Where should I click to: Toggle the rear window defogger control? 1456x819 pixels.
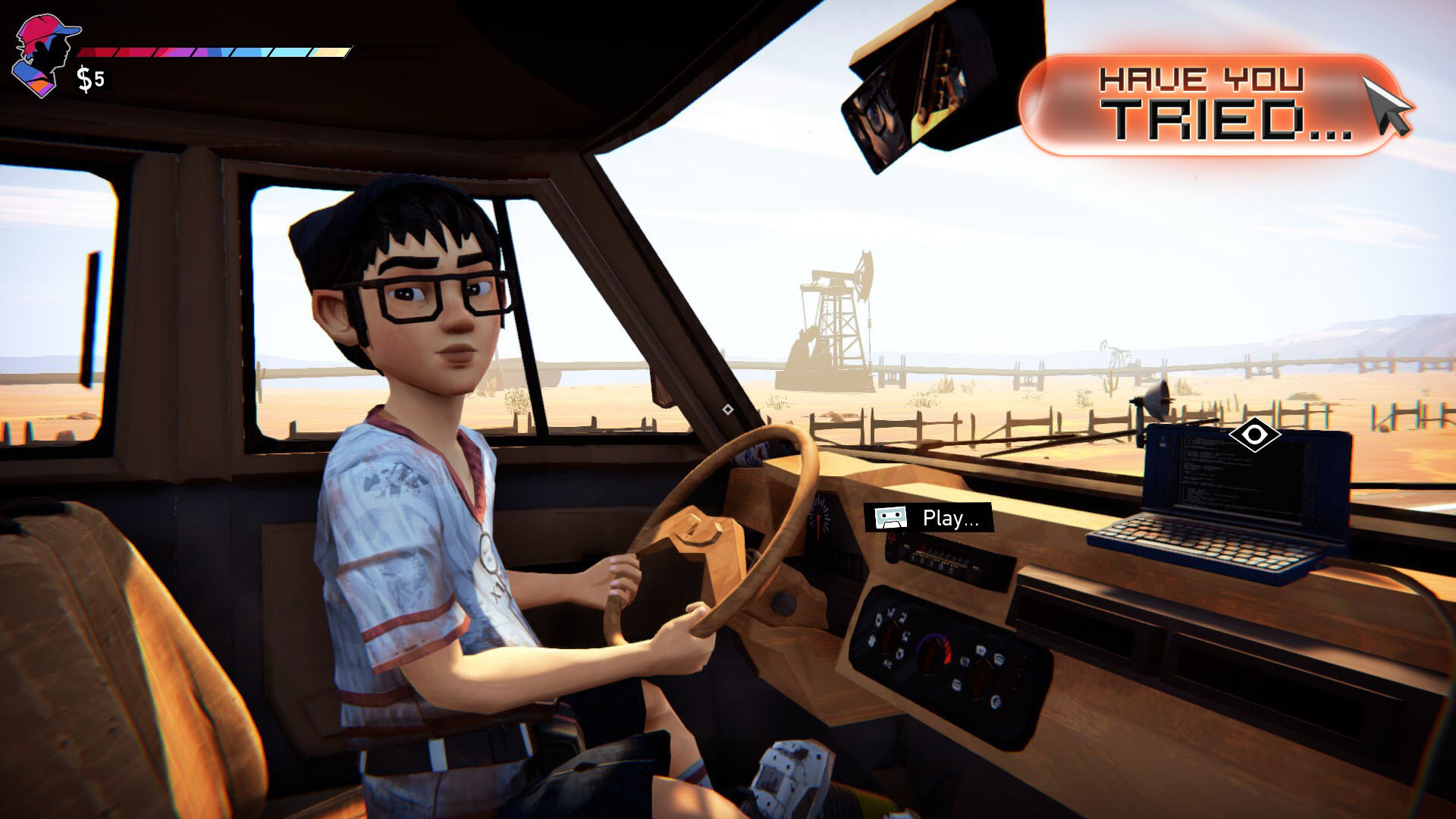coord(996,701)
